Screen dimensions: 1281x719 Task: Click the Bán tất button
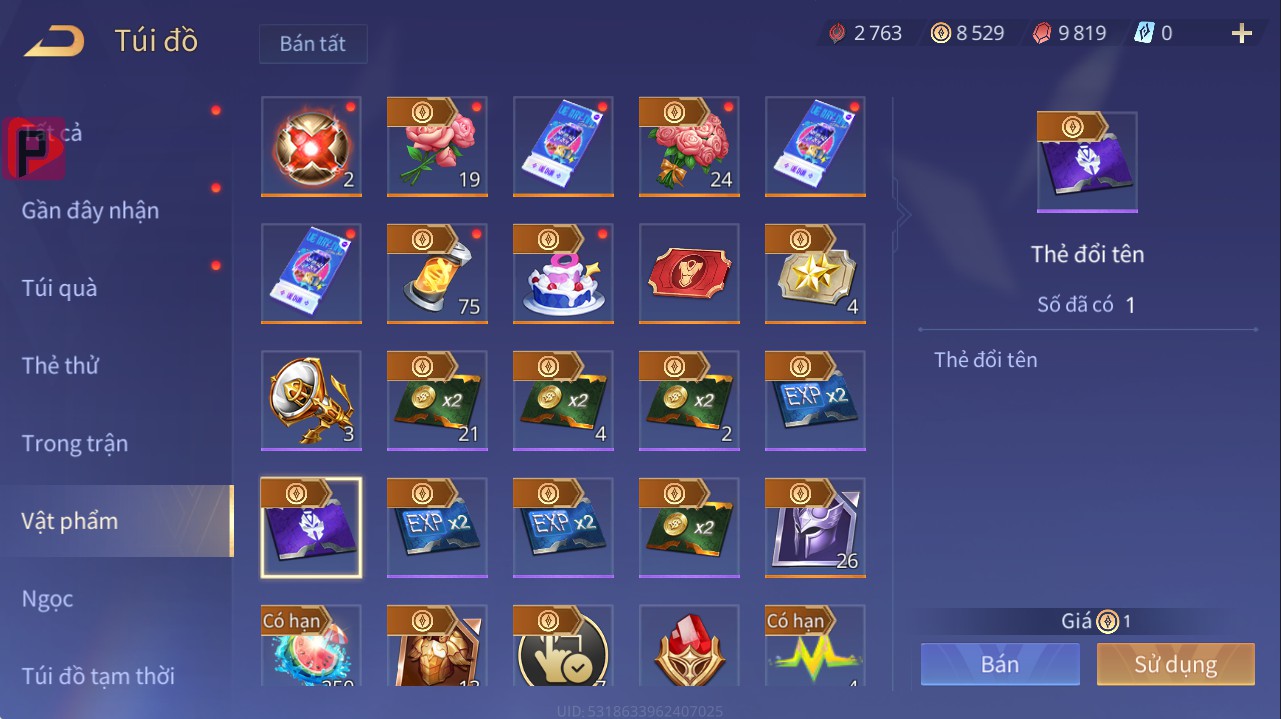(x=313, y=44)
